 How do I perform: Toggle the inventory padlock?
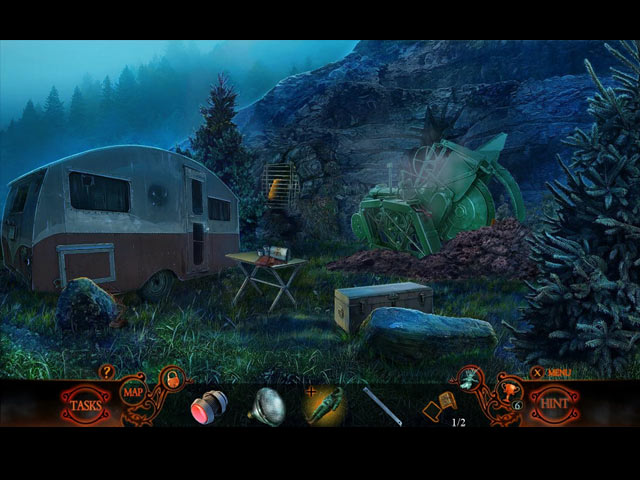pos(172,379)
